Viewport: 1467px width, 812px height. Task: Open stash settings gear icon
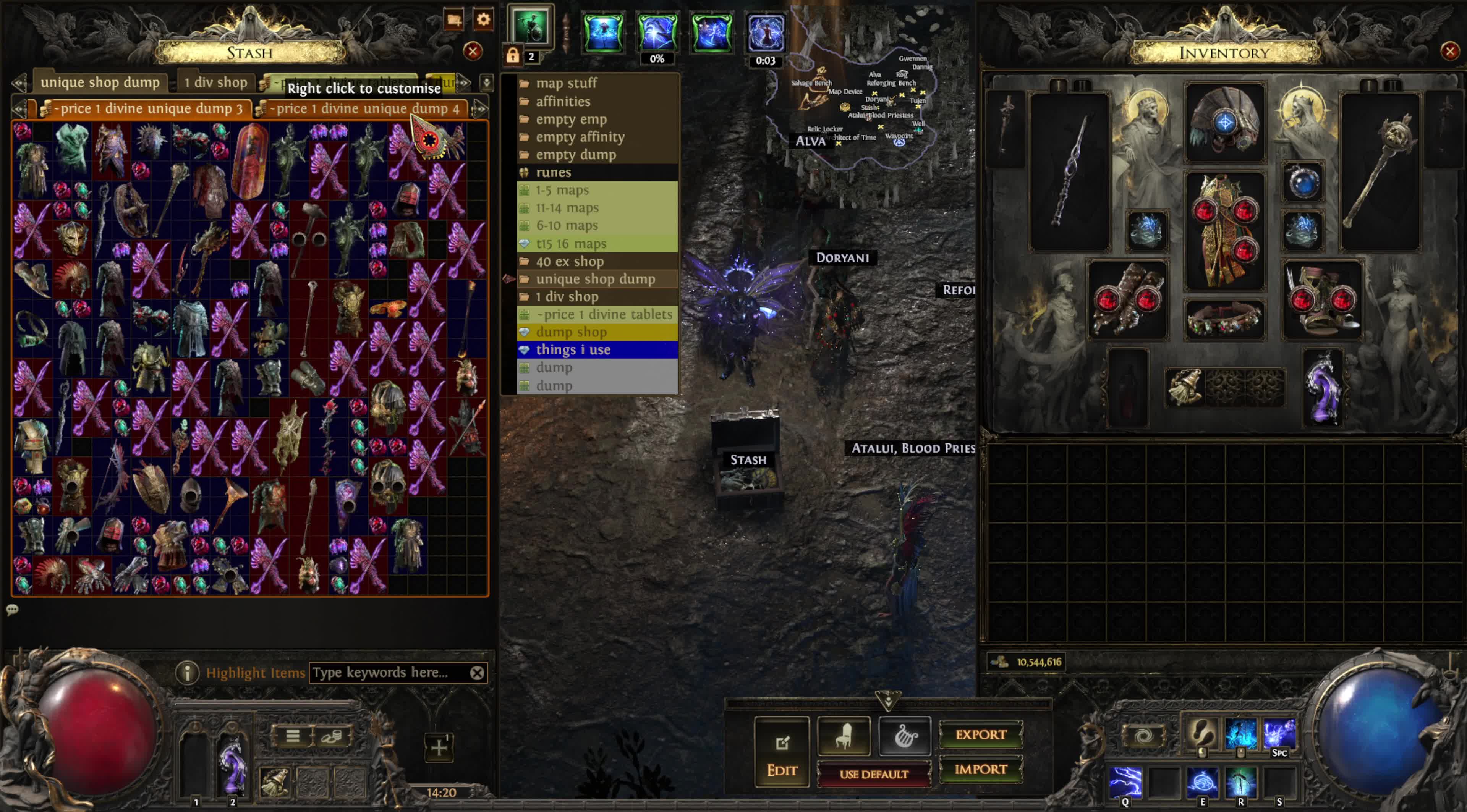(483, 20)
